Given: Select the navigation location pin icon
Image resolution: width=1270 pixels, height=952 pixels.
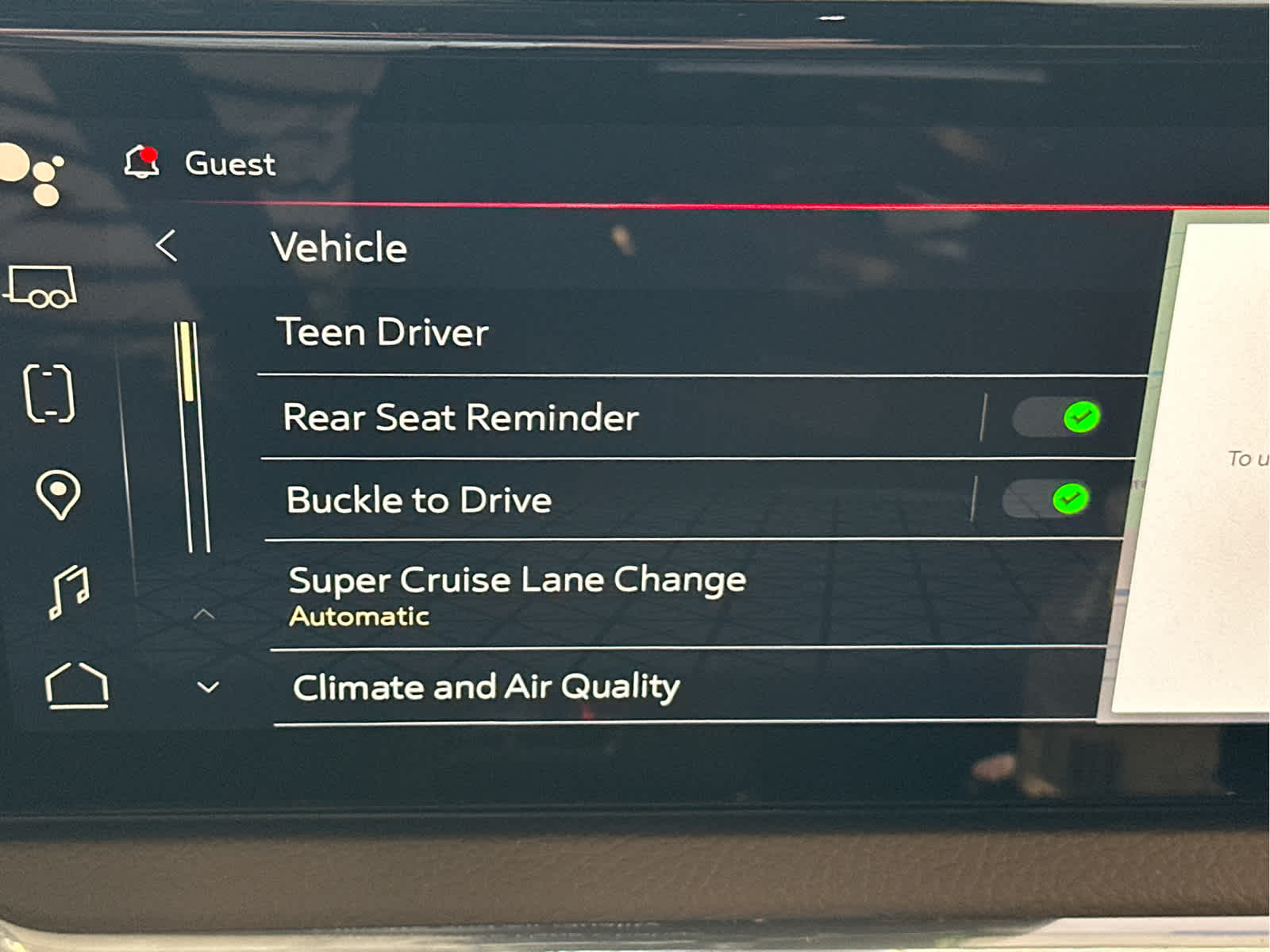Looking at the screenshot, I should [x=57, y=495].
